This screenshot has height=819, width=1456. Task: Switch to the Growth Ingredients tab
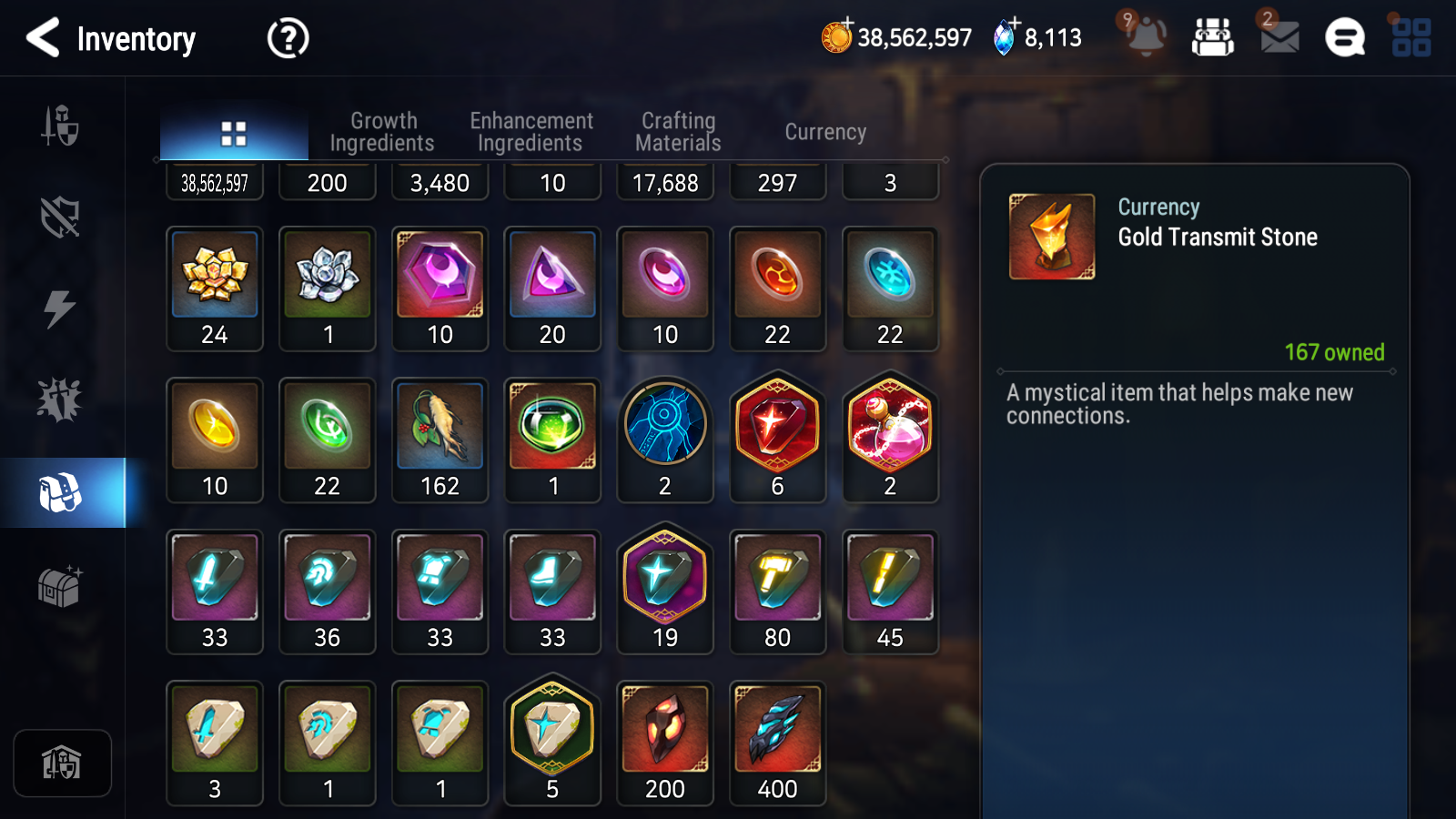tap(382, 132)
